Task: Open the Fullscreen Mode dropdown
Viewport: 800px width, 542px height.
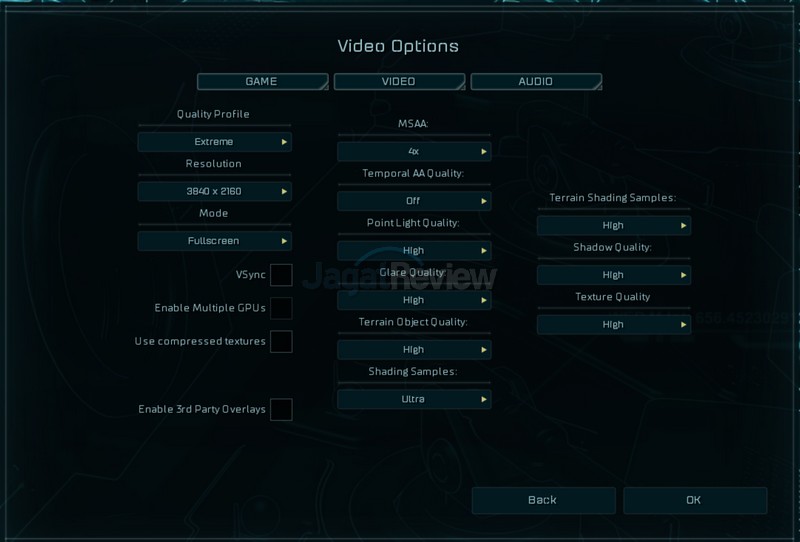Action: click(x=214, y=241)
